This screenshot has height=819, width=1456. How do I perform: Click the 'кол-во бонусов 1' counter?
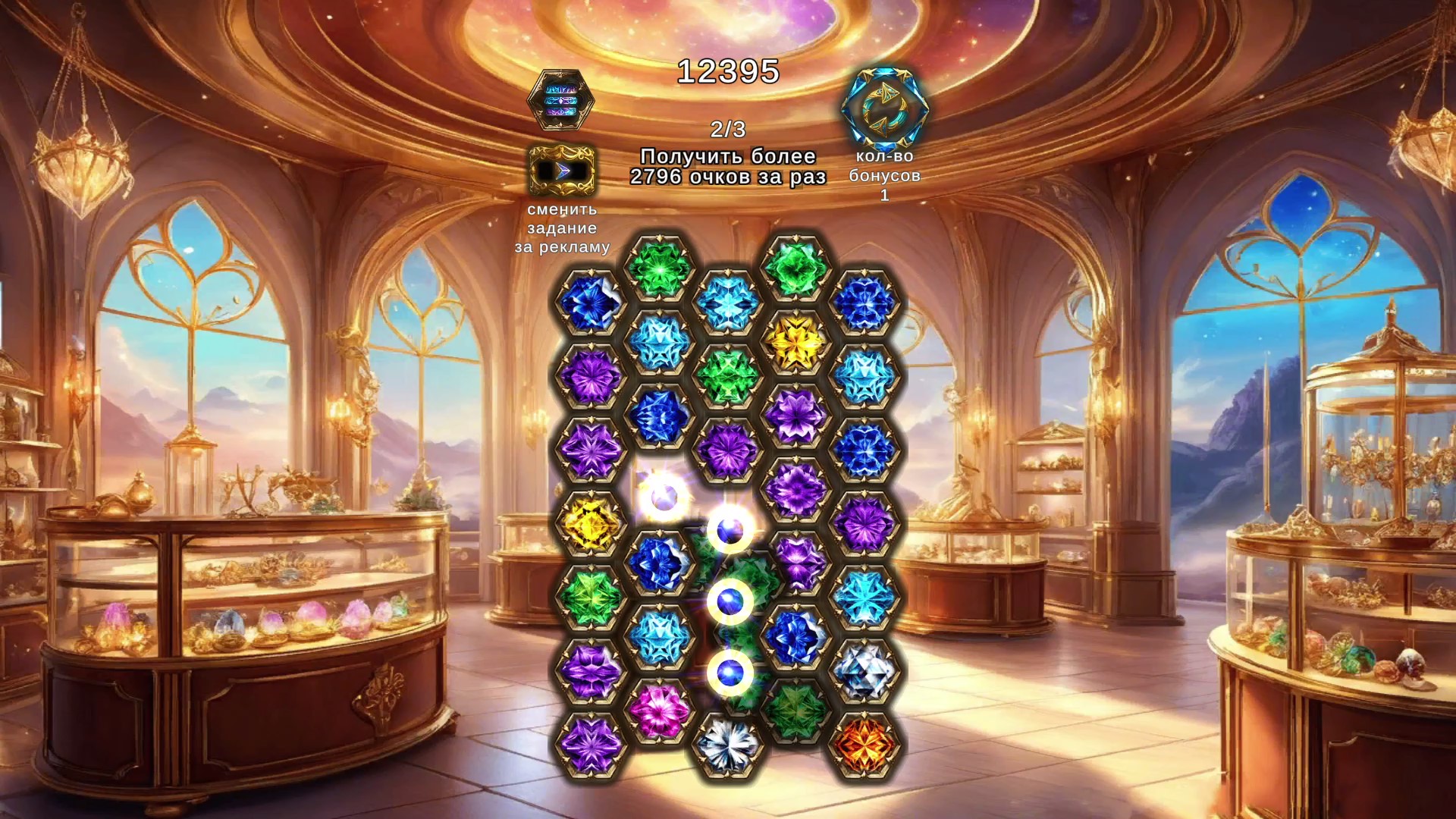[886, 174]
